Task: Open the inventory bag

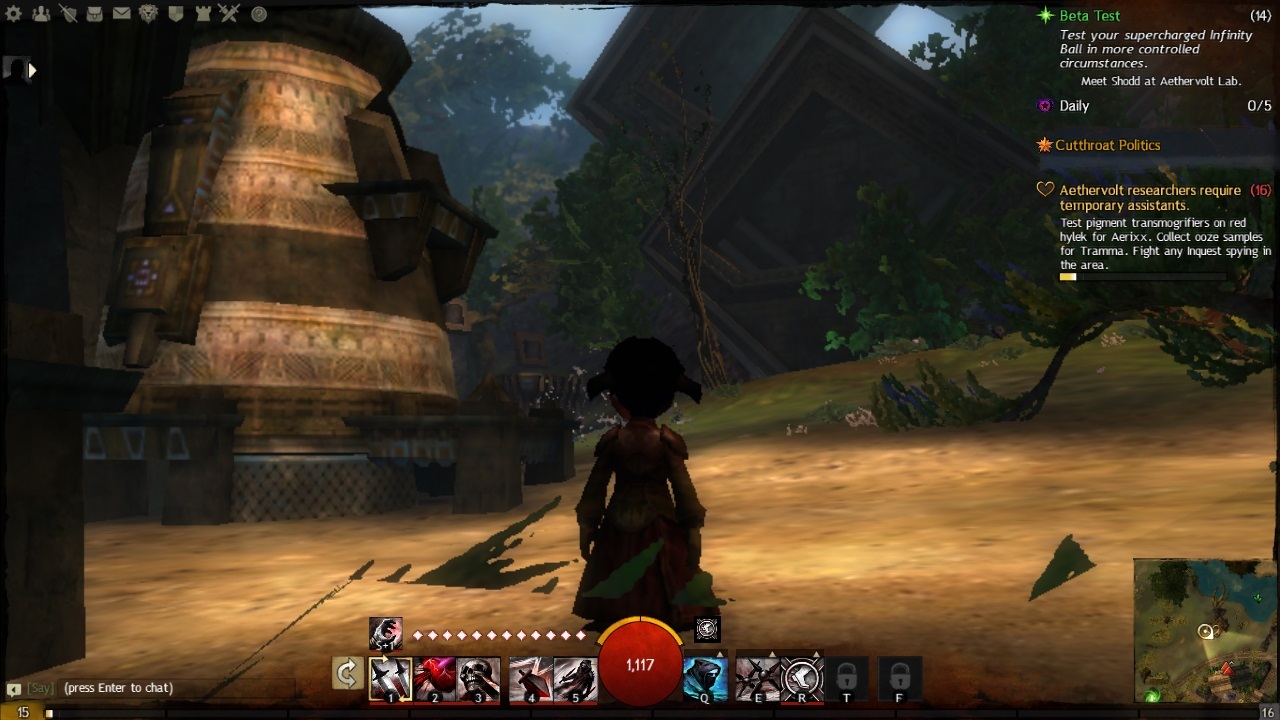Action: 95,14
